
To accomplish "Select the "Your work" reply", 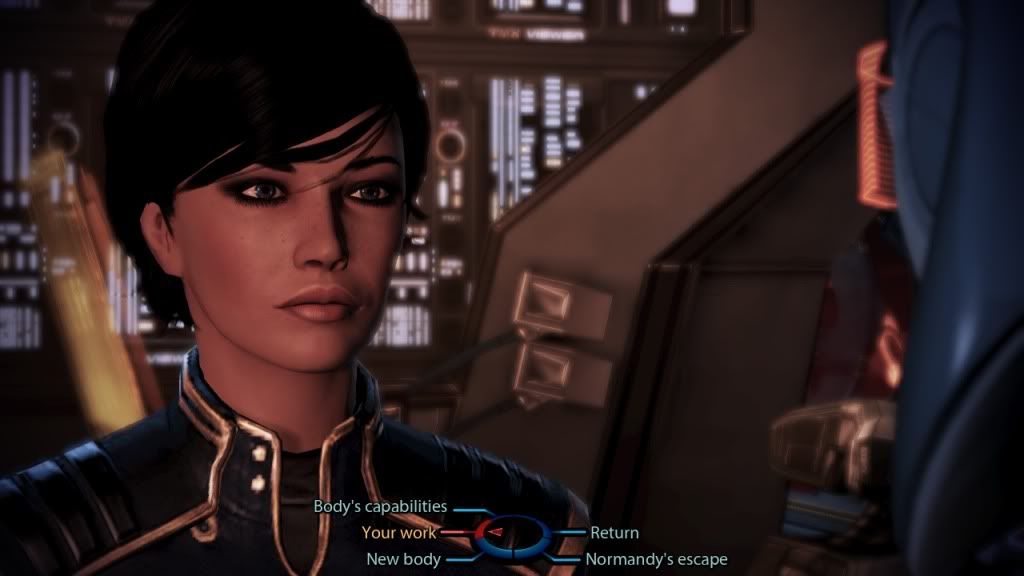I will coord(399,533).
